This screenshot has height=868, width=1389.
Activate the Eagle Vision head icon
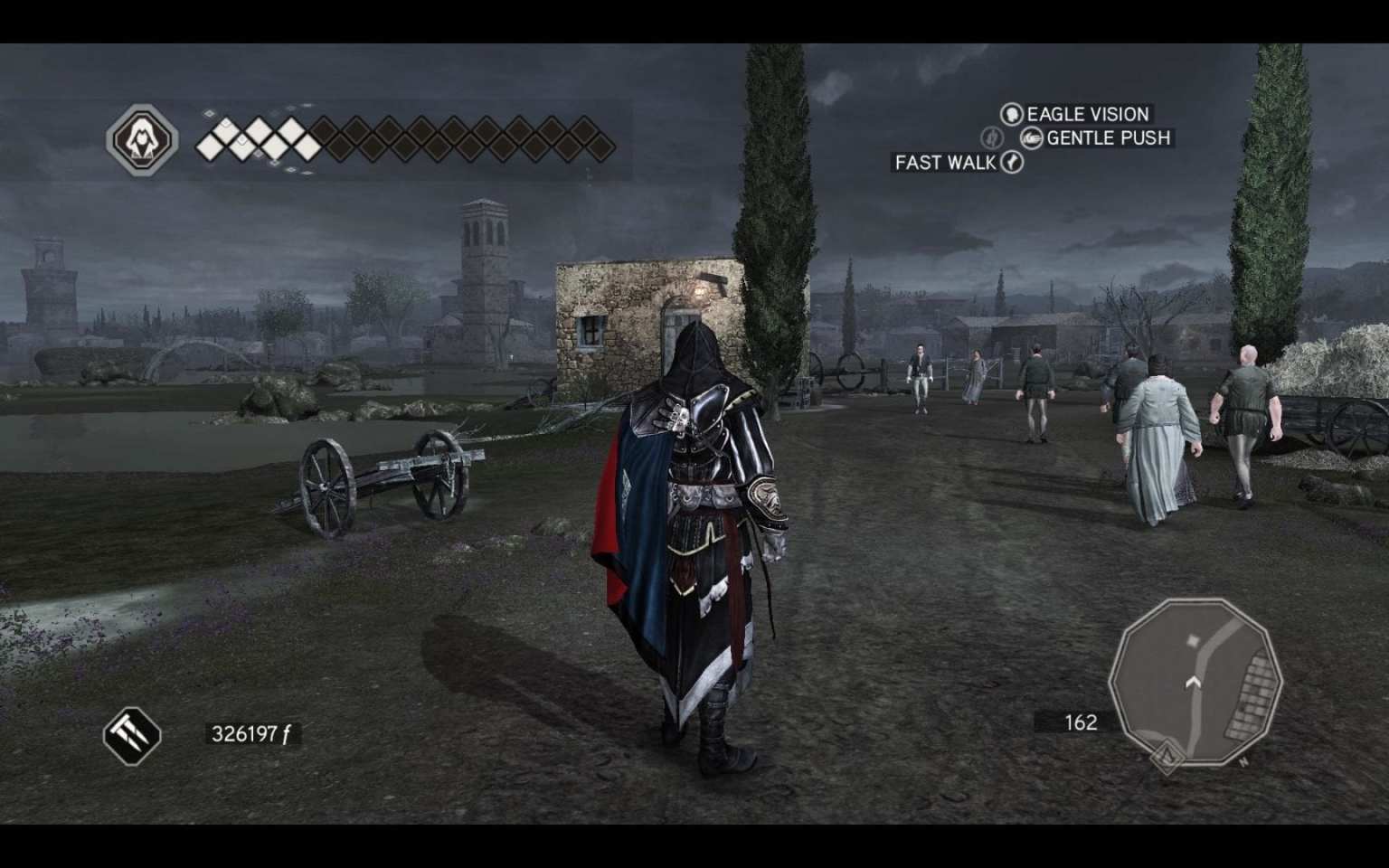(1012, 114)
